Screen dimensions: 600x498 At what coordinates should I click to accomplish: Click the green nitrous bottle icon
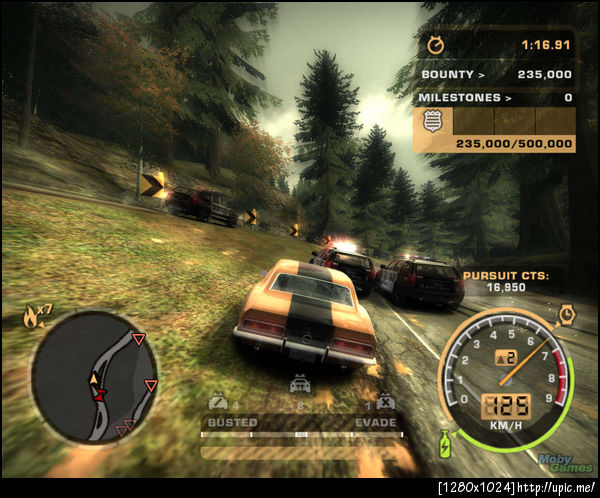coord(445,440)
